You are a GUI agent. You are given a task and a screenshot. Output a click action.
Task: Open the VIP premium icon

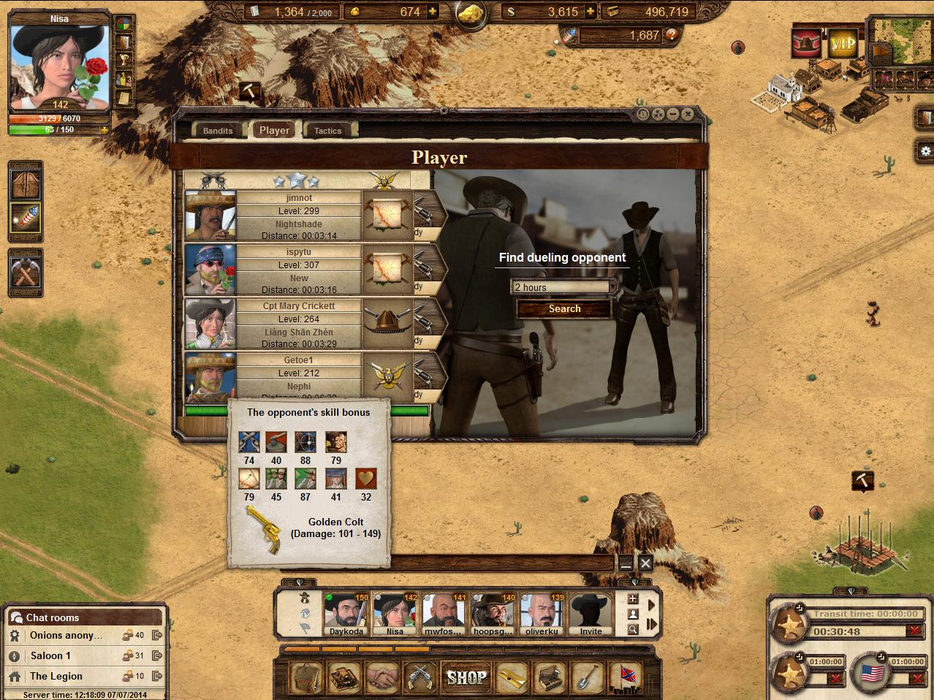[x=842, y=42]
